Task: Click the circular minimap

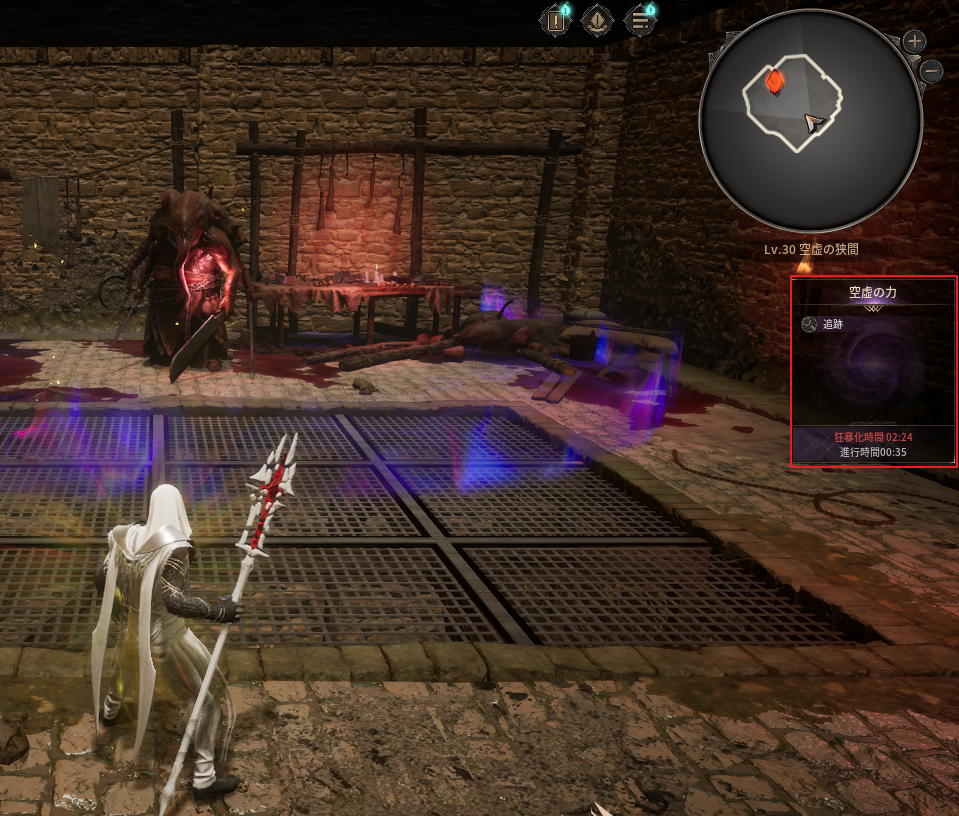Action: pos(810,122)
